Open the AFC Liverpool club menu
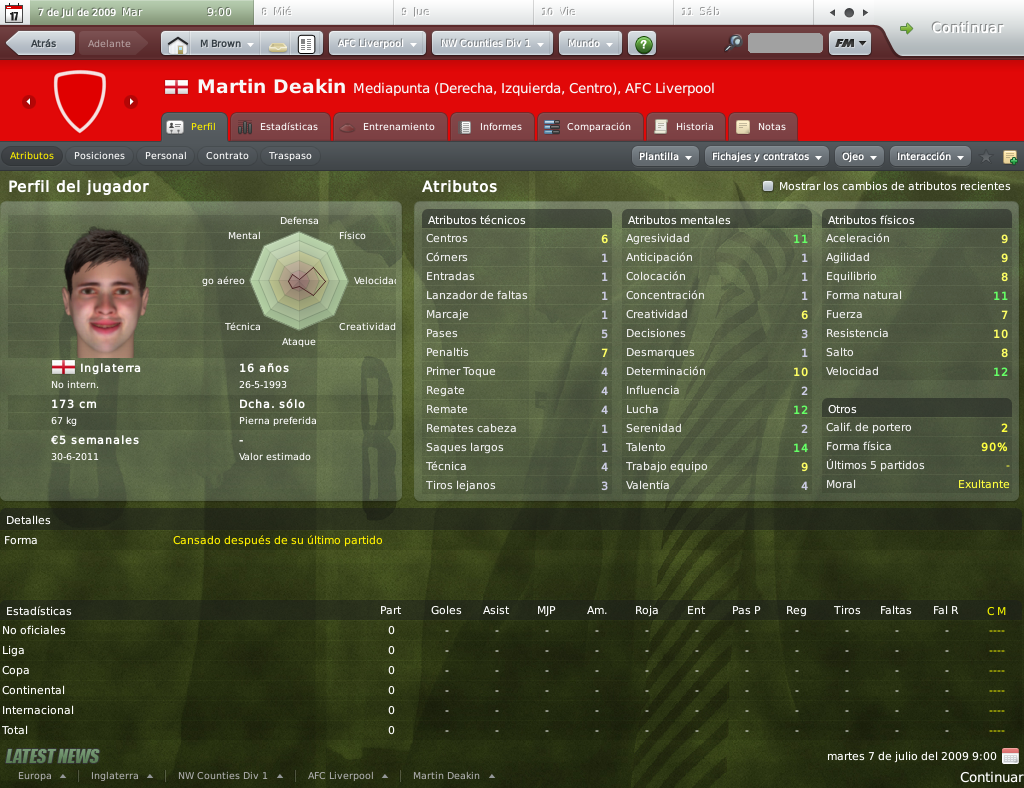1024x788 pixels. click(376, 44)
